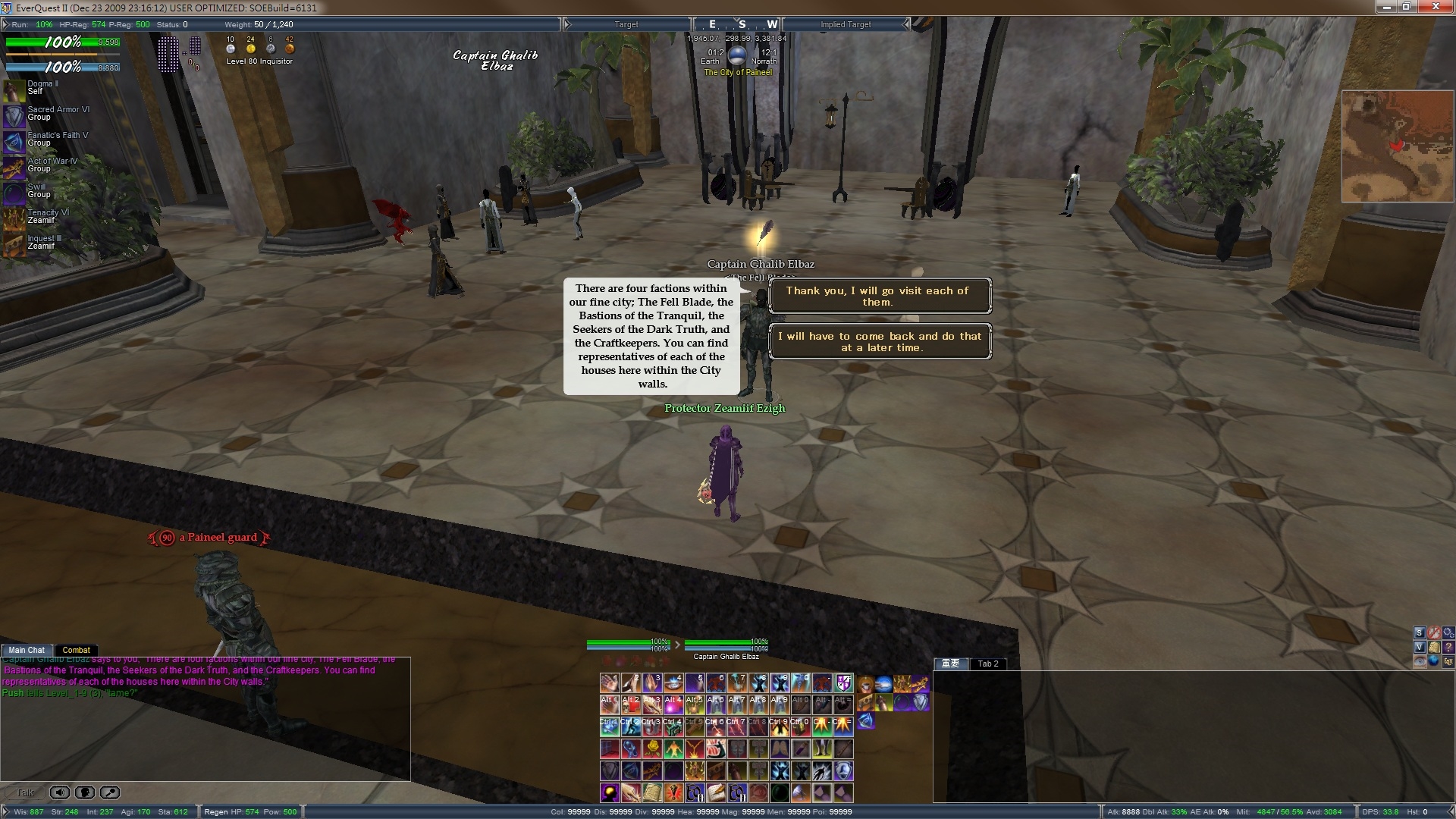Activate the Alt 2 skull ability
Image resolution: width=1456 pixels, height=819 pixels.
pos(631,704)
